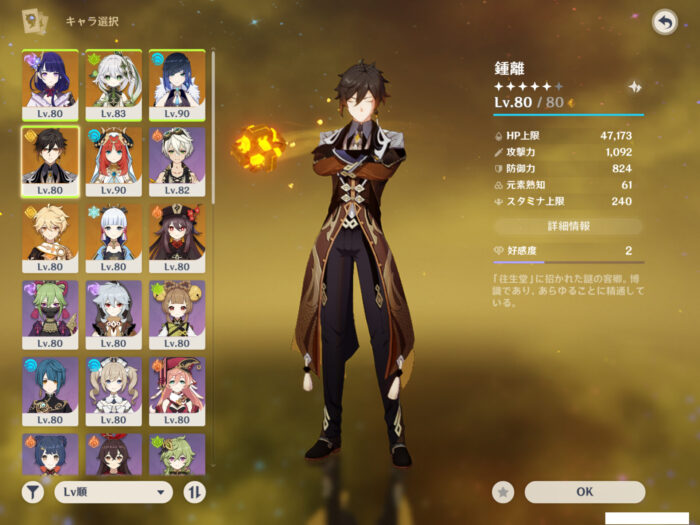
Task: Select masked Kuki Shinobu
Action: tap(50, 314)
